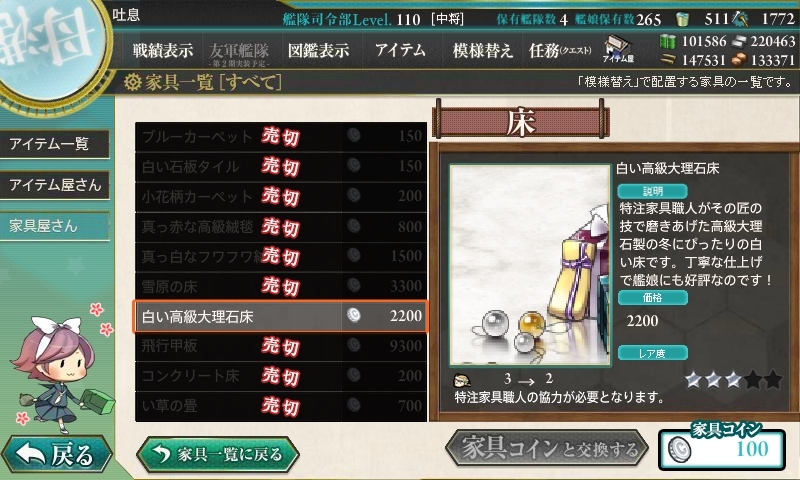
Task: Switch to 図鑑表示 encyclopedia tab
Action: point(318,50)
